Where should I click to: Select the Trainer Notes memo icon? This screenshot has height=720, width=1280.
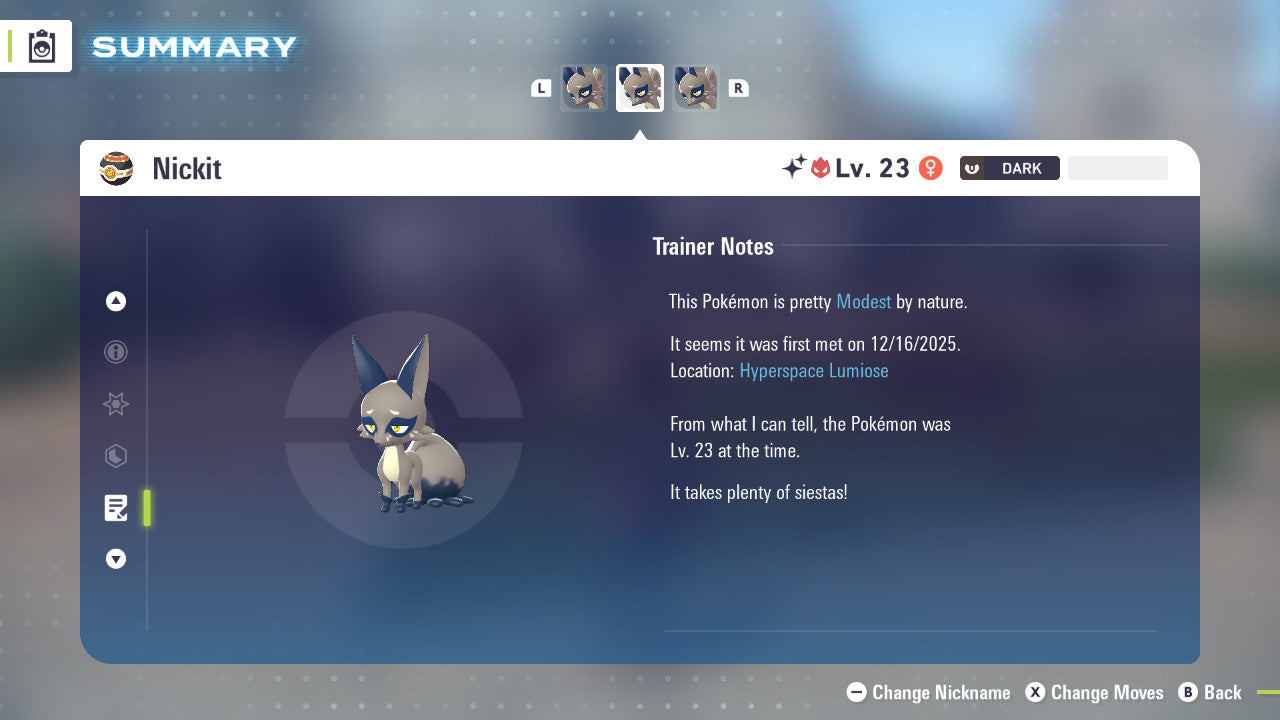[115, 508]
